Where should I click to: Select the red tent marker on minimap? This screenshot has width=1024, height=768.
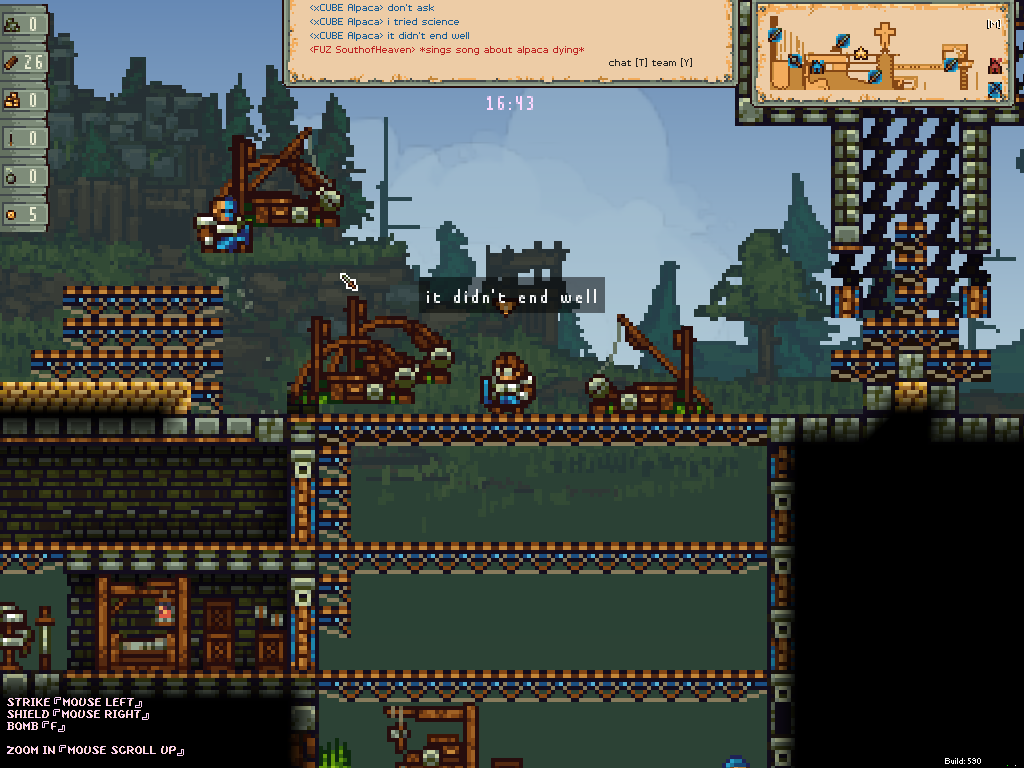(x=995, y=67)
